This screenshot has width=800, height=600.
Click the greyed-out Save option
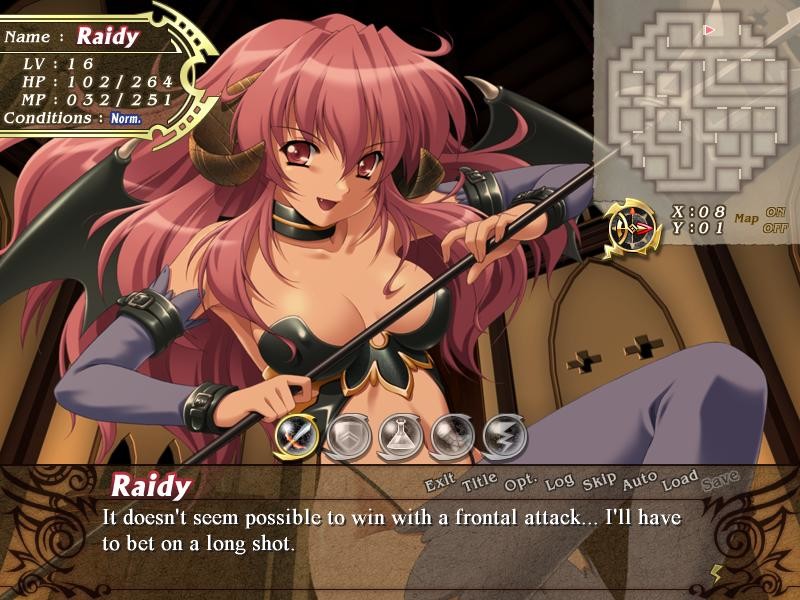tap(720, 480)
